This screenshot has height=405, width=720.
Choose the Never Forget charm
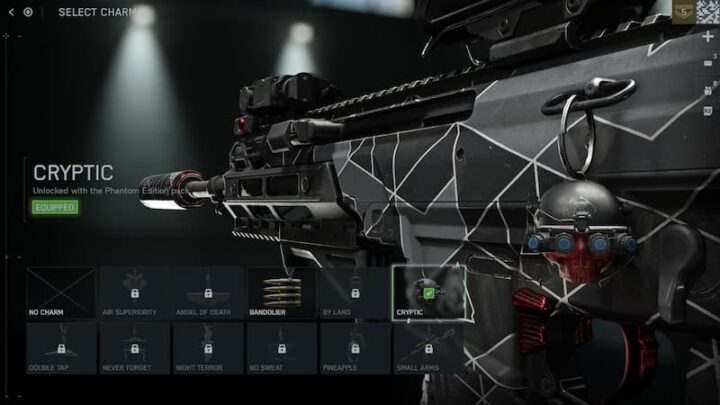134,347
